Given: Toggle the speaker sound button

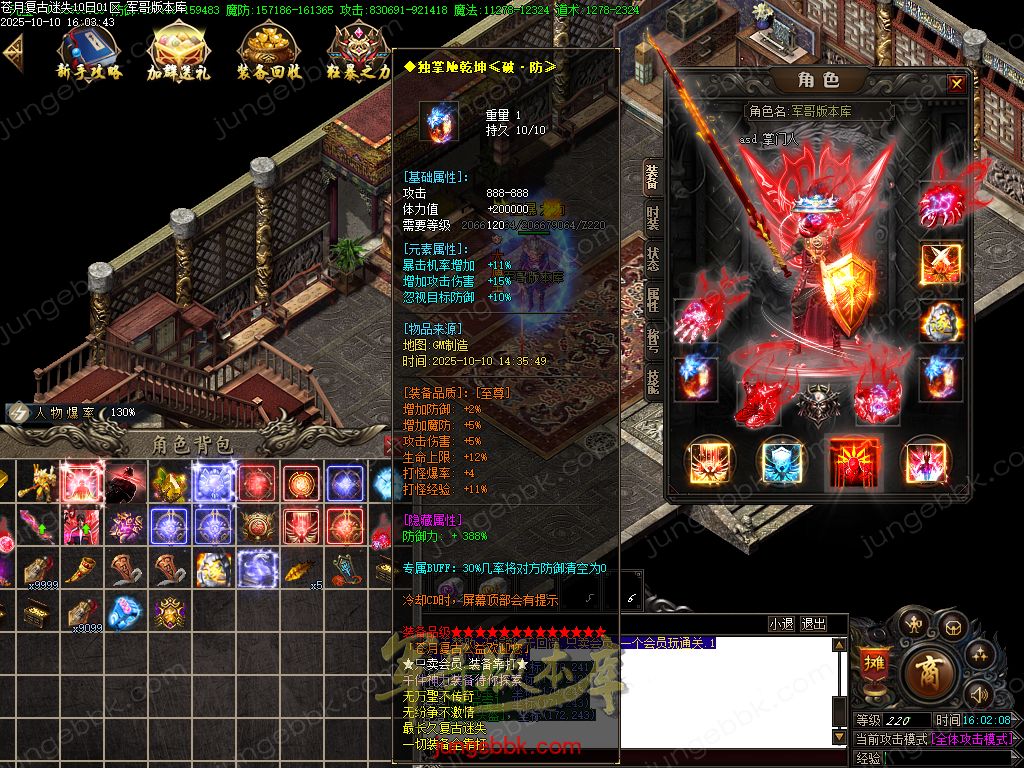Looking at the screenshot, I should (979, 693).
